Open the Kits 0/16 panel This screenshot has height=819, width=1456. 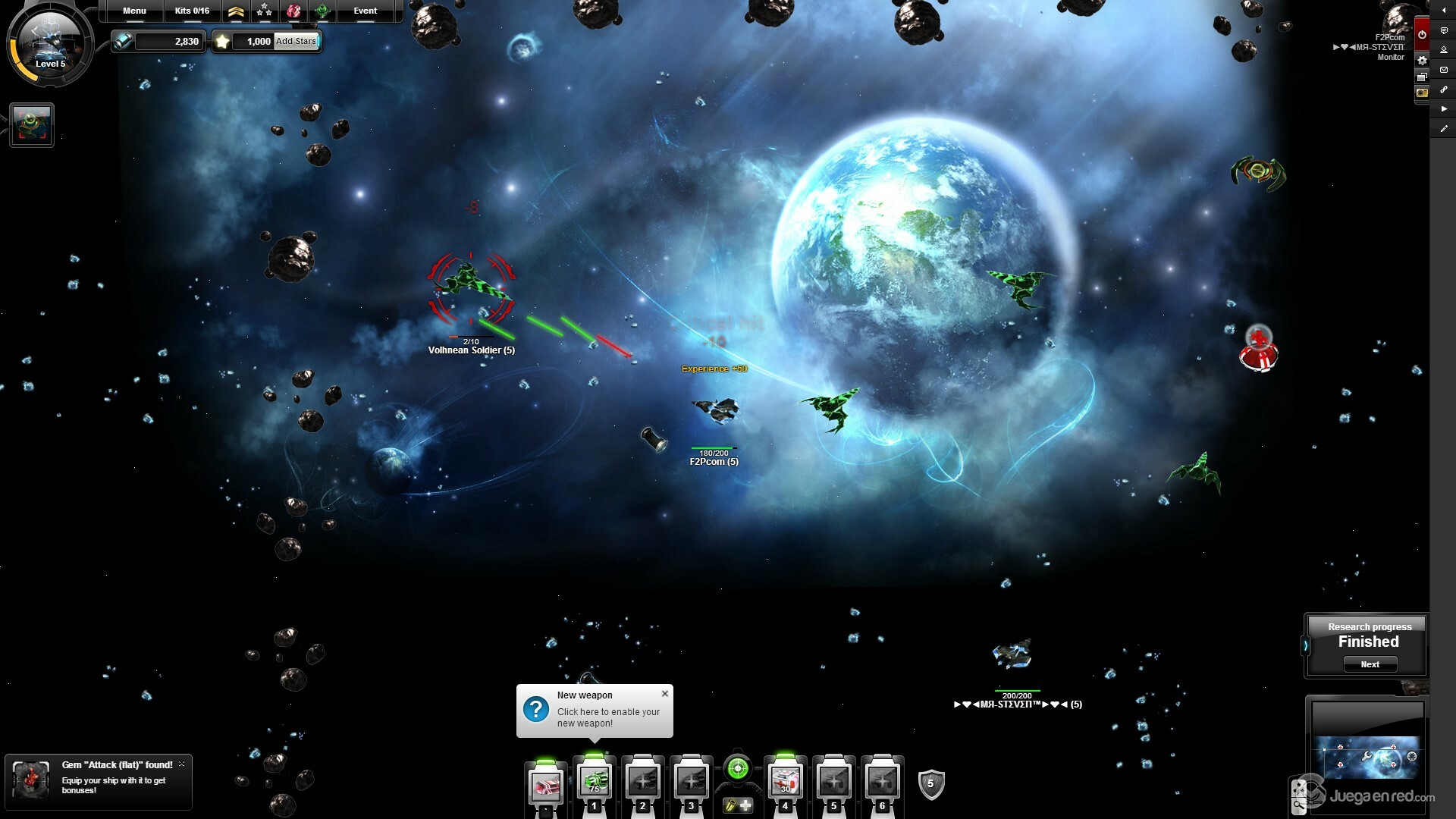pyautogui.click(x=192, y=11)
